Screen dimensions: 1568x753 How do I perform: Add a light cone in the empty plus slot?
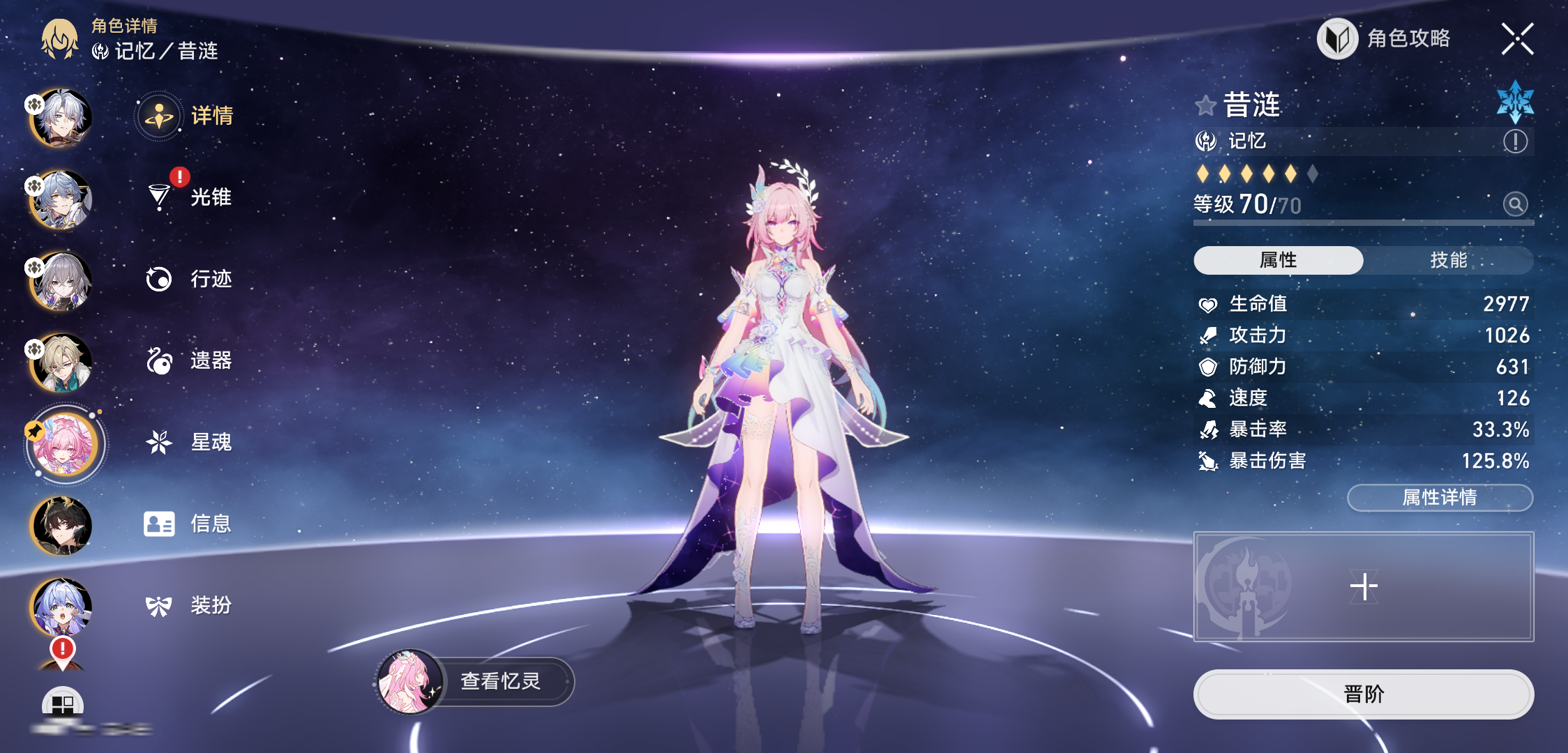(1363, 586)
